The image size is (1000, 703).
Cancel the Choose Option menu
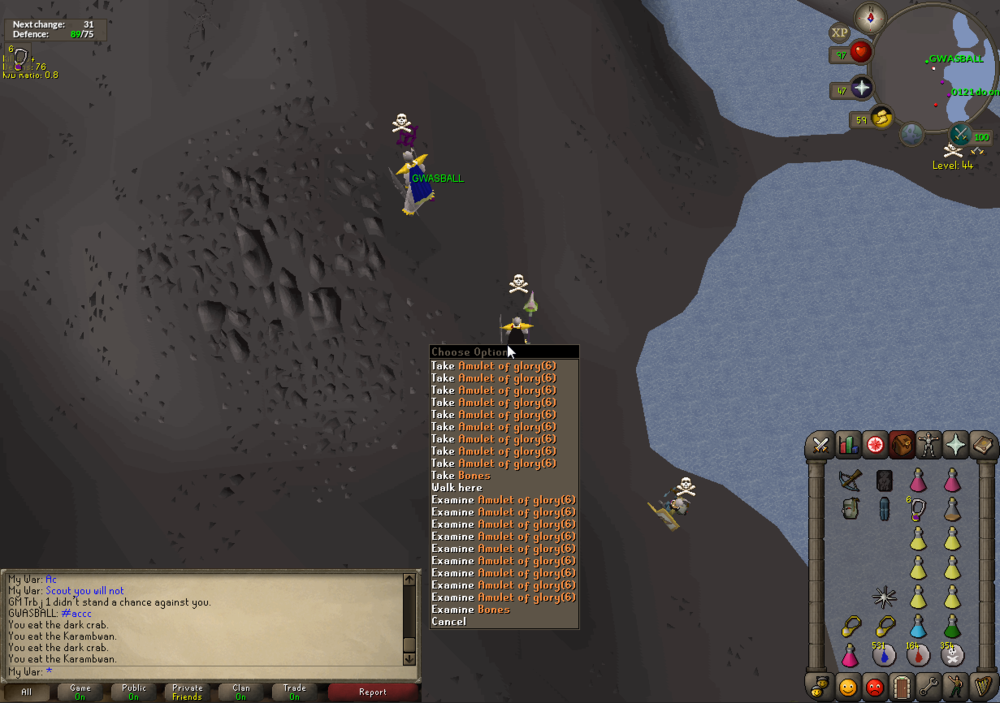[449, 622]
